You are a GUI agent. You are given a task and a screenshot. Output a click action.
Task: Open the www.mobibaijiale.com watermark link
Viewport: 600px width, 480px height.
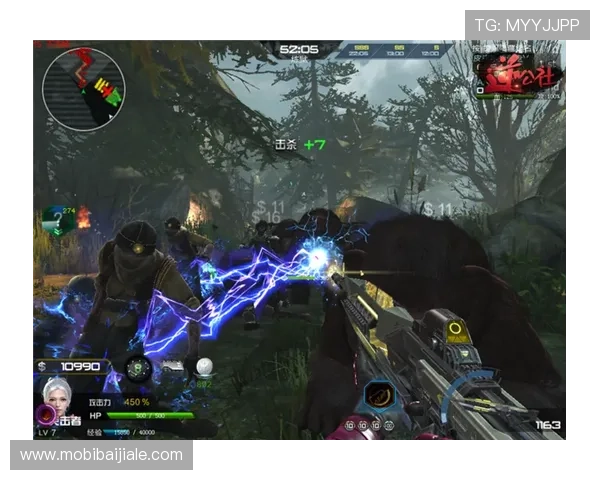[103, 456]
